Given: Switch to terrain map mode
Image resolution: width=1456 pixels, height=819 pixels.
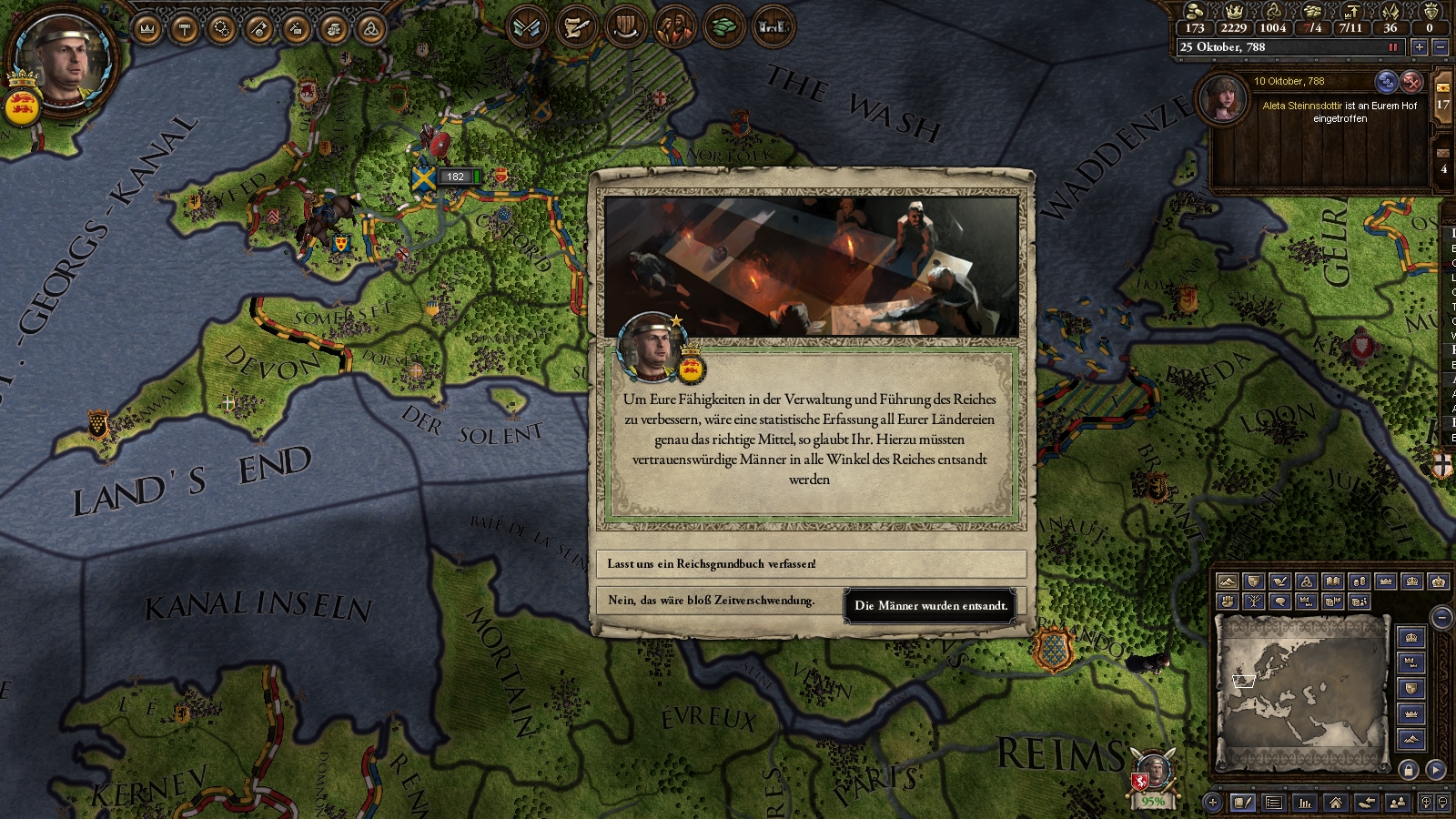Looking at the screenshot, I should pyautogui.click(x=1228, y=581).
